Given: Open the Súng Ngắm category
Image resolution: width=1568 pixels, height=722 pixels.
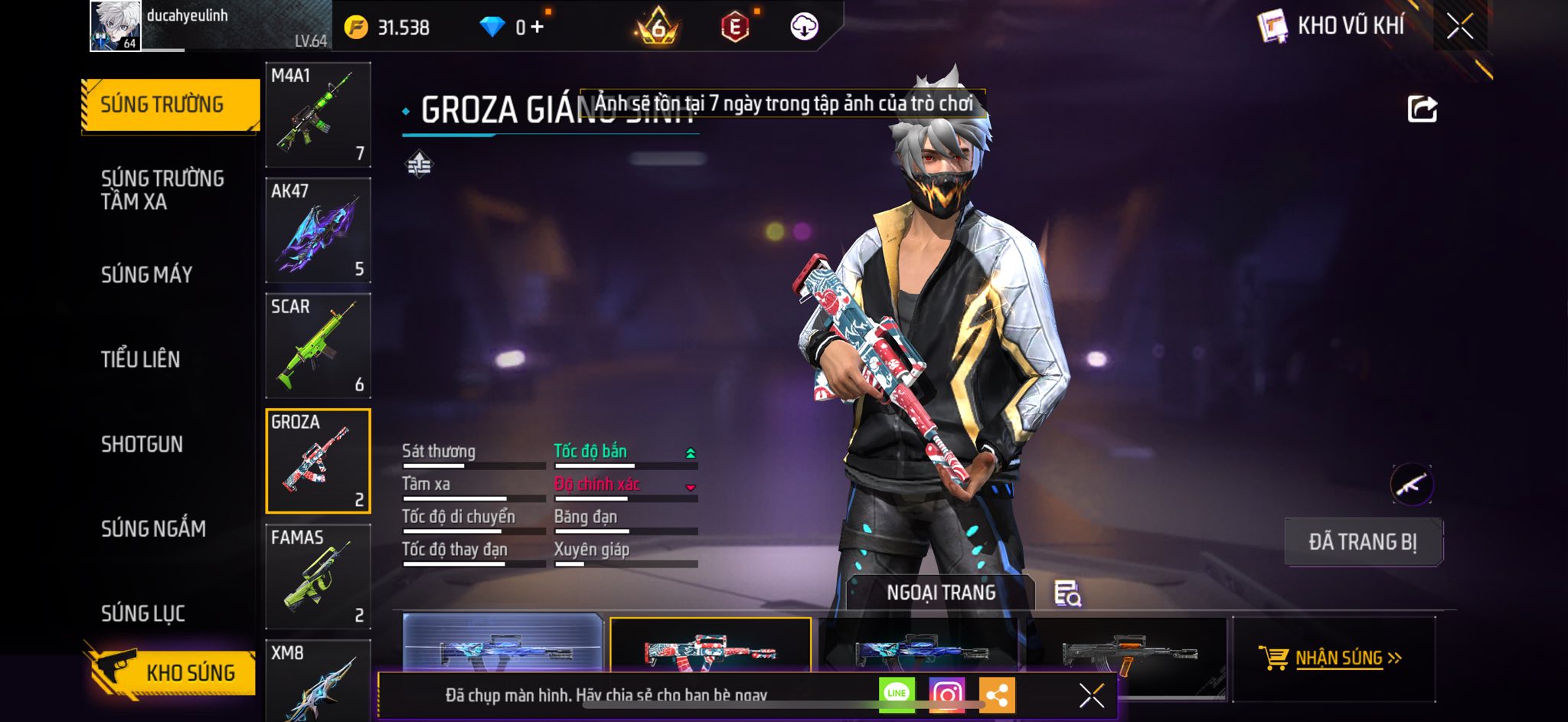Looking at the screenshot, I should coord(153,528).
